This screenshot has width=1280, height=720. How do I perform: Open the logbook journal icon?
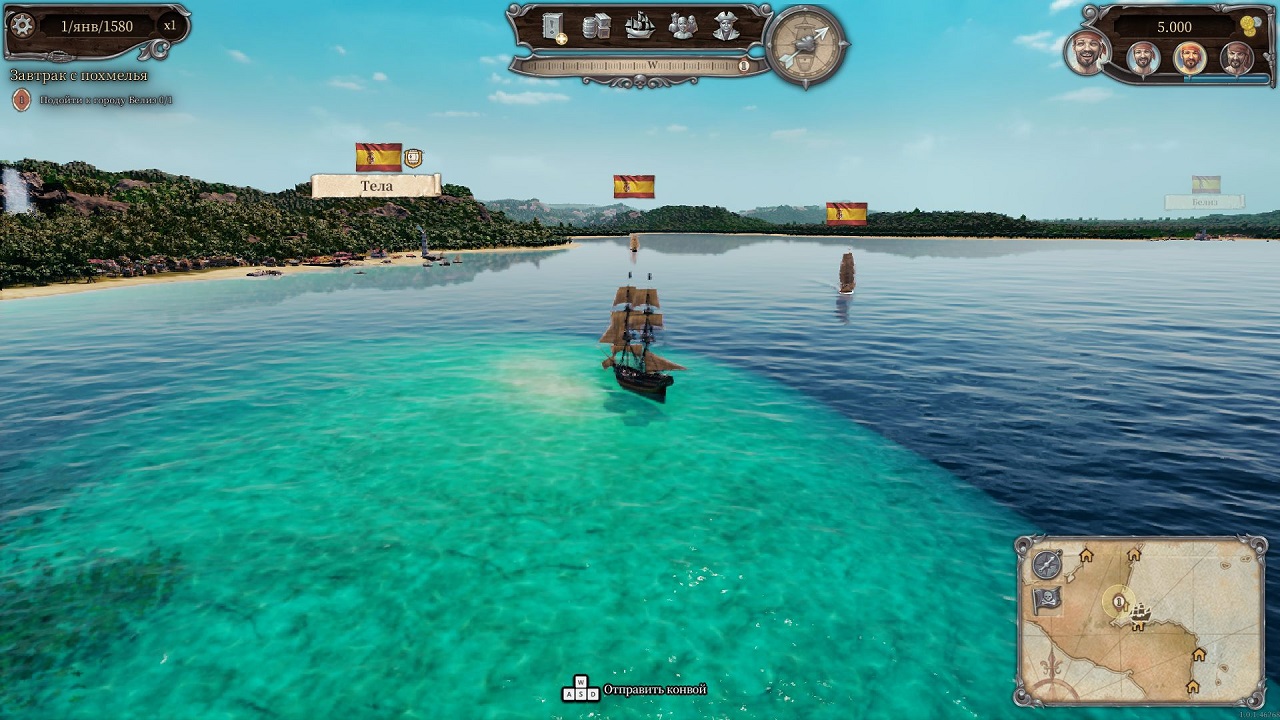tap(551, 27)
